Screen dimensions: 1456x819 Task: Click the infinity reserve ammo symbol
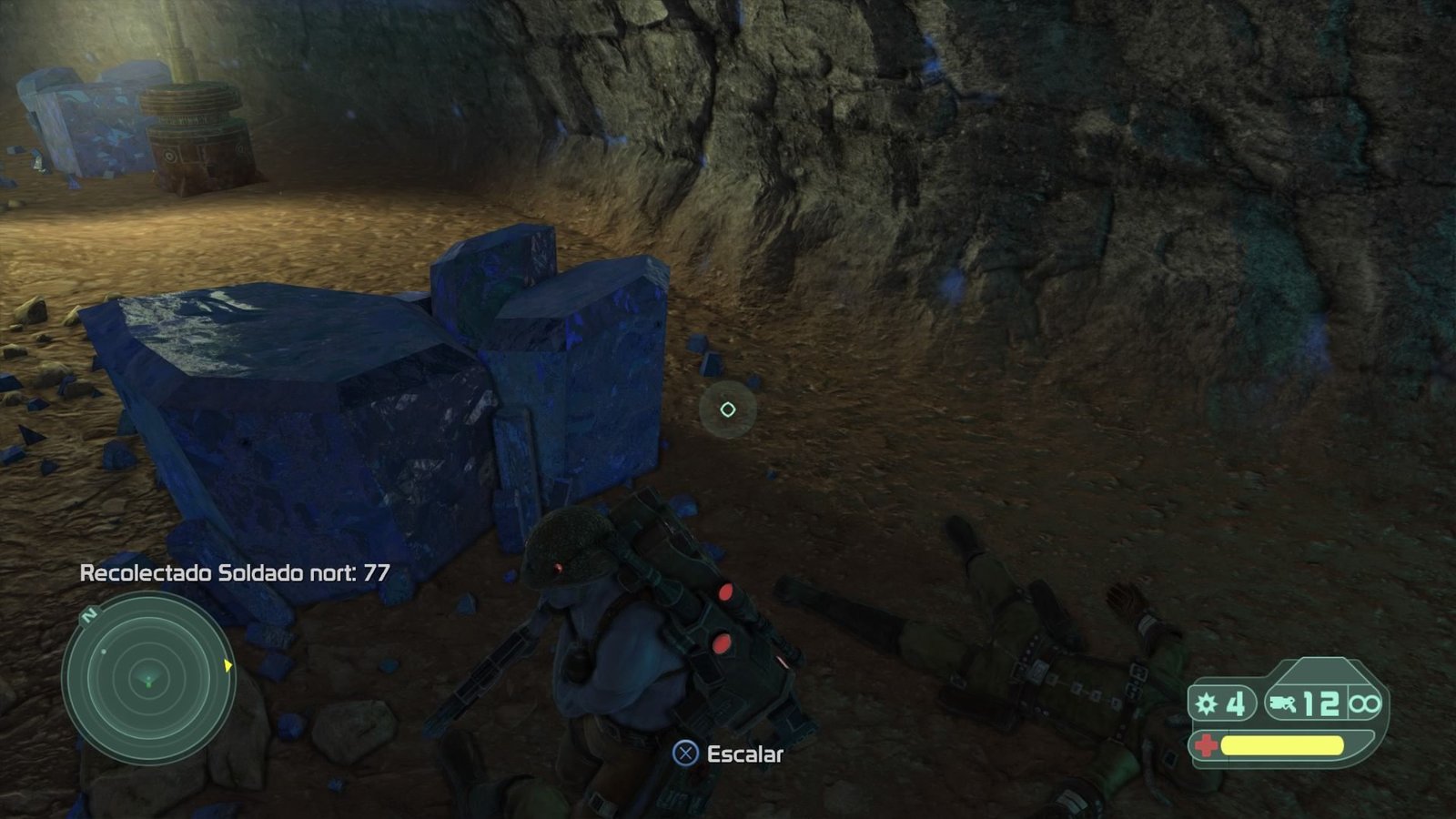1365,703
